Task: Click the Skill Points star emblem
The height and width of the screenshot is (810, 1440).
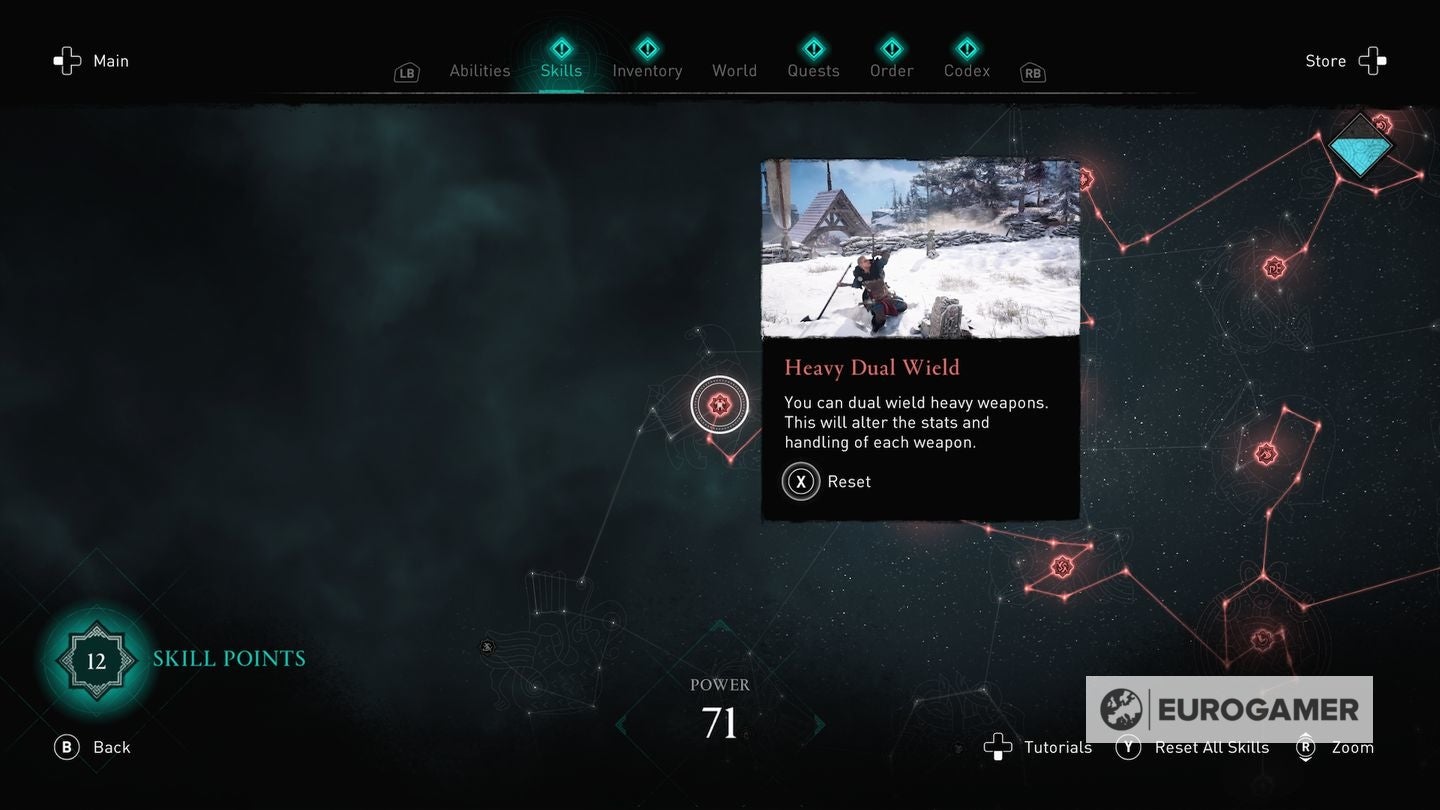Action: [x=96, y=660]
